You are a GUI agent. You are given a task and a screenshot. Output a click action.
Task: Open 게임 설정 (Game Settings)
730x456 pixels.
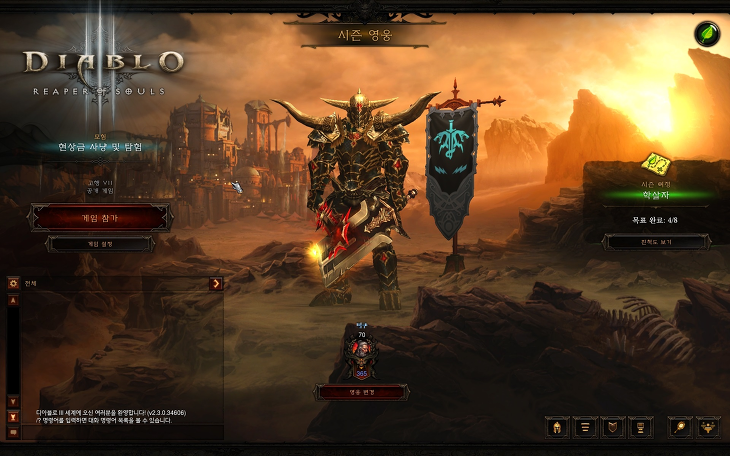[99, 243]
